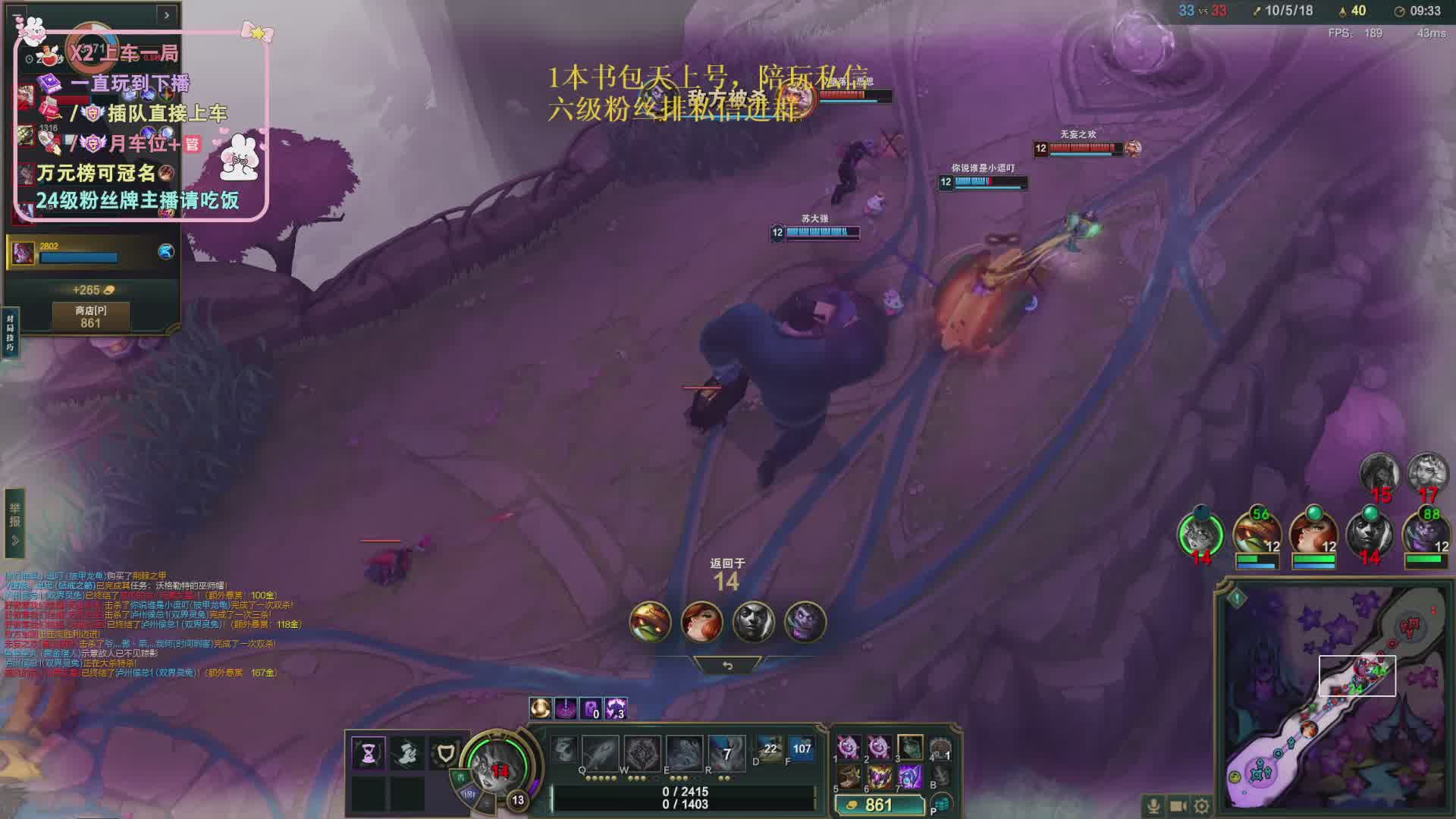The height and width of the screenshot is (819, 1456).
Task: Select the Q ability icon
Action: click(x=600, y=752)
